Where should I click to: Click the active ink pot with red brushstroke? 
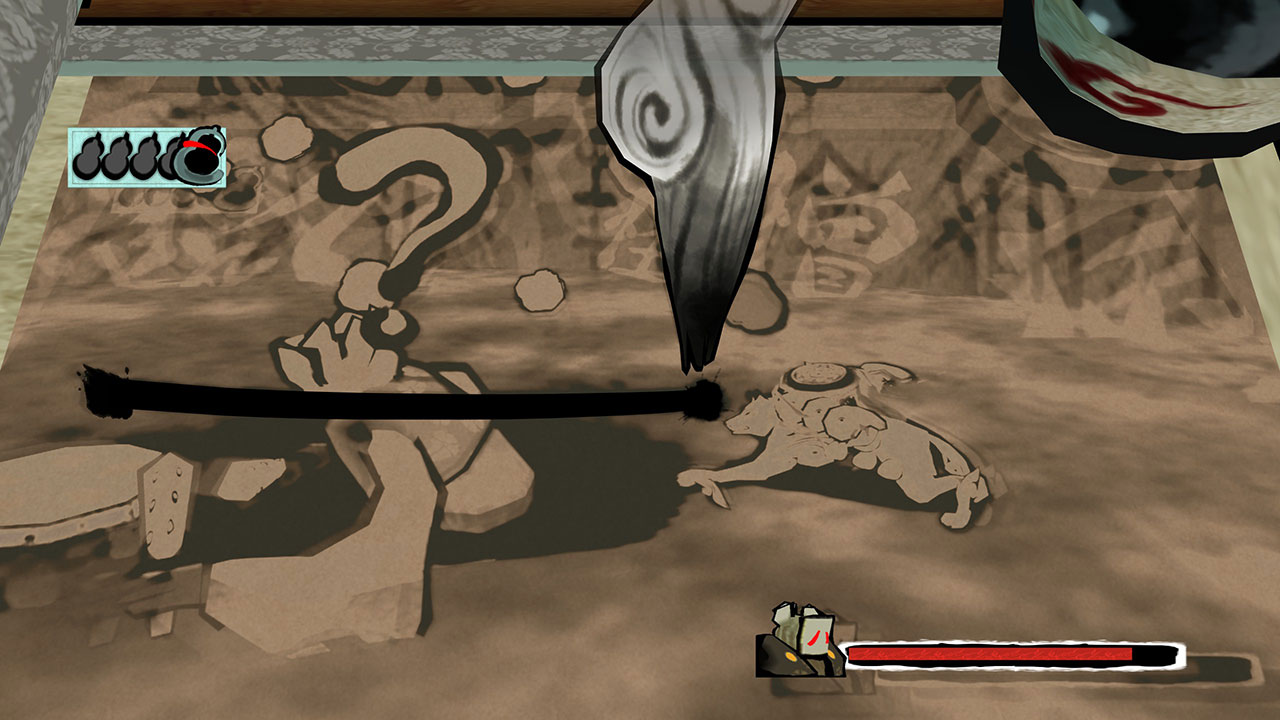(x=200, y=157)
